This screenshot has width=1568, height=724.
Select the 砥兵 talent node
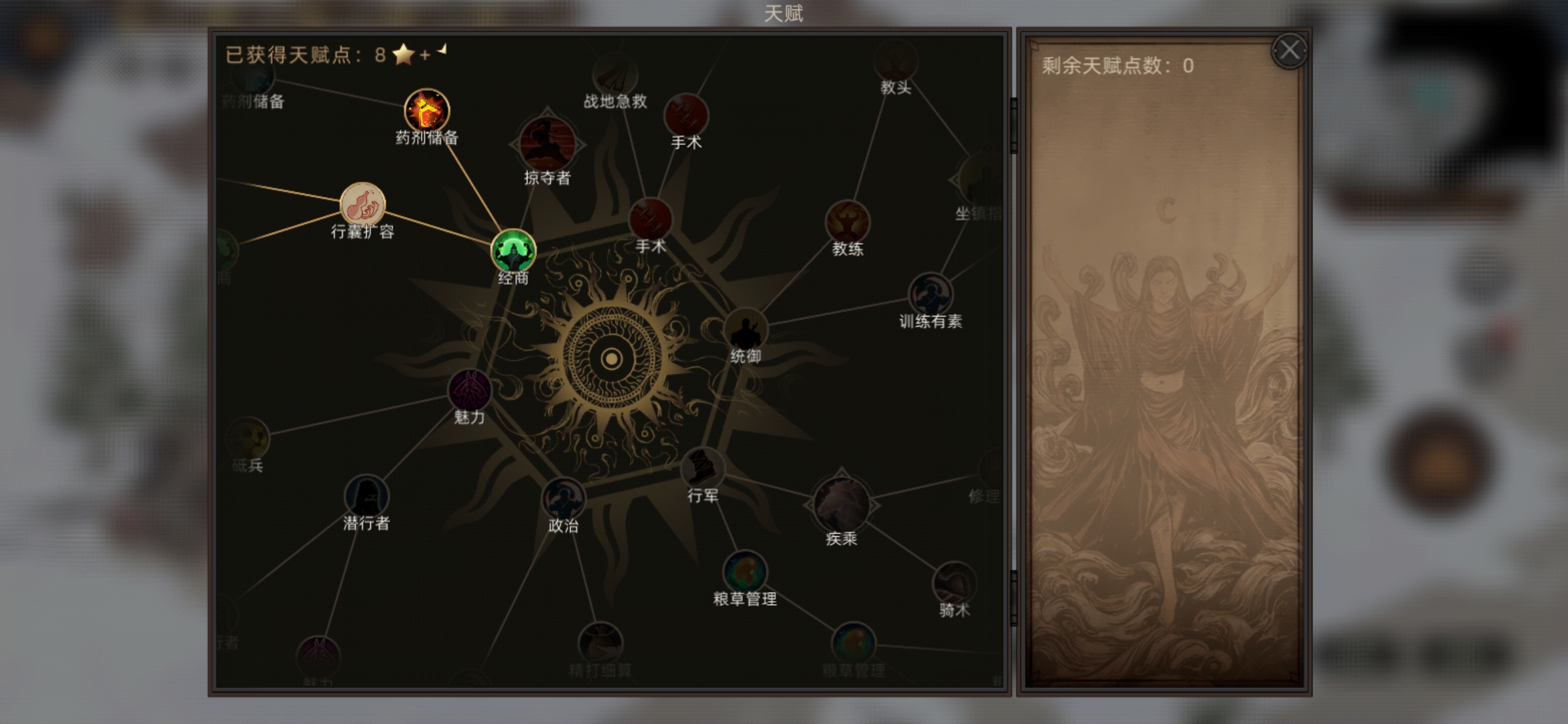(248, 439)
